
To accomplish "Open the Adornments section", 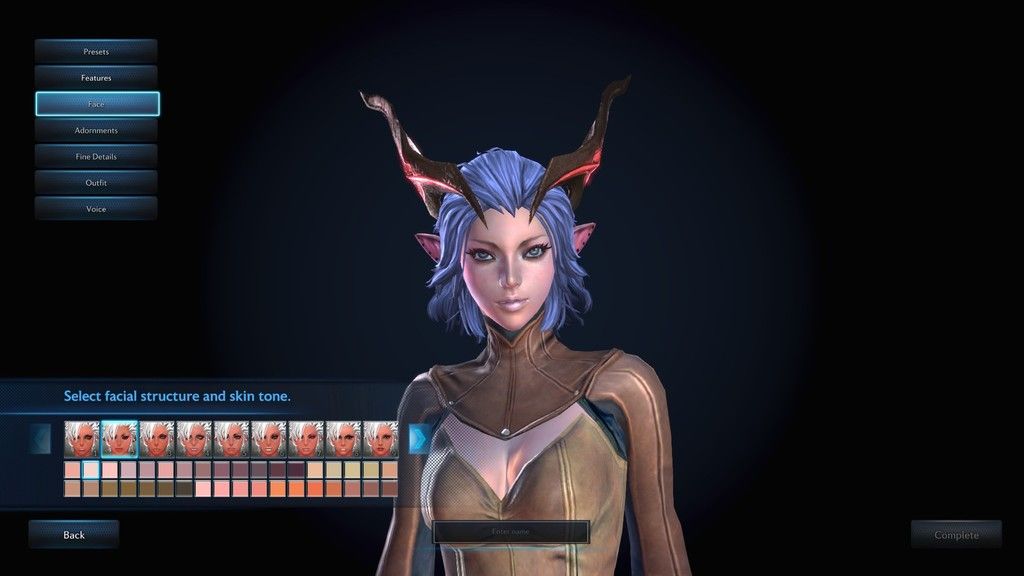I will click(96, 130).
